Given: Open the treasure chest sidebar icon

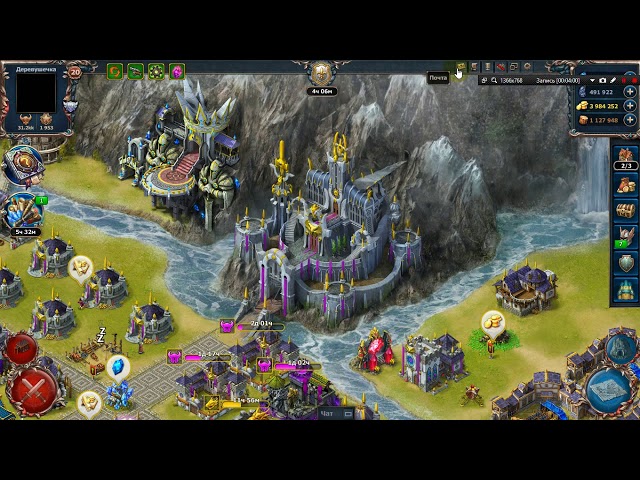Looking at the screenshot, I should coord(626,211).
